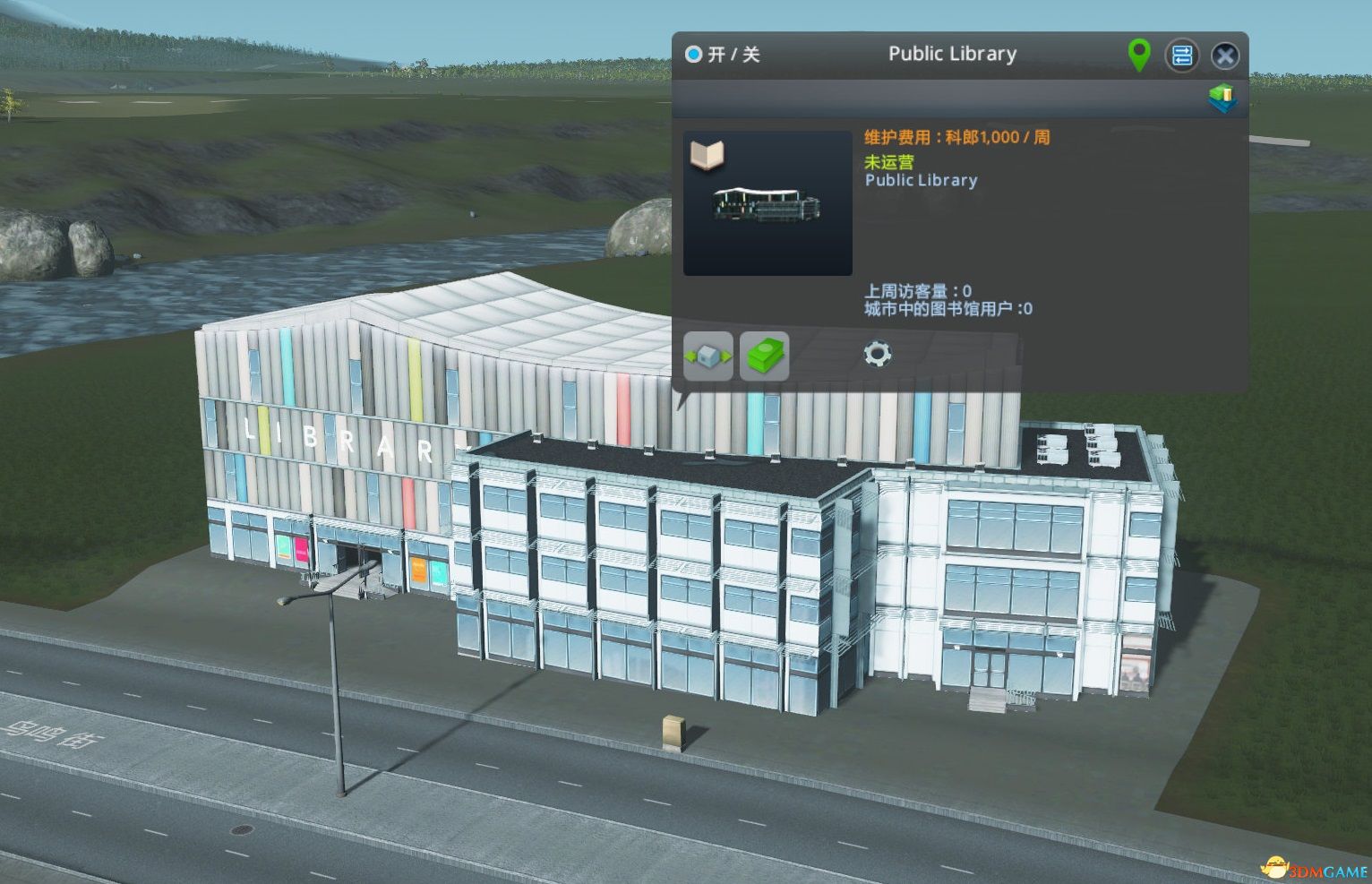Select the relocate building icon
The image size is (1372, 884).
tap(707, 355)
